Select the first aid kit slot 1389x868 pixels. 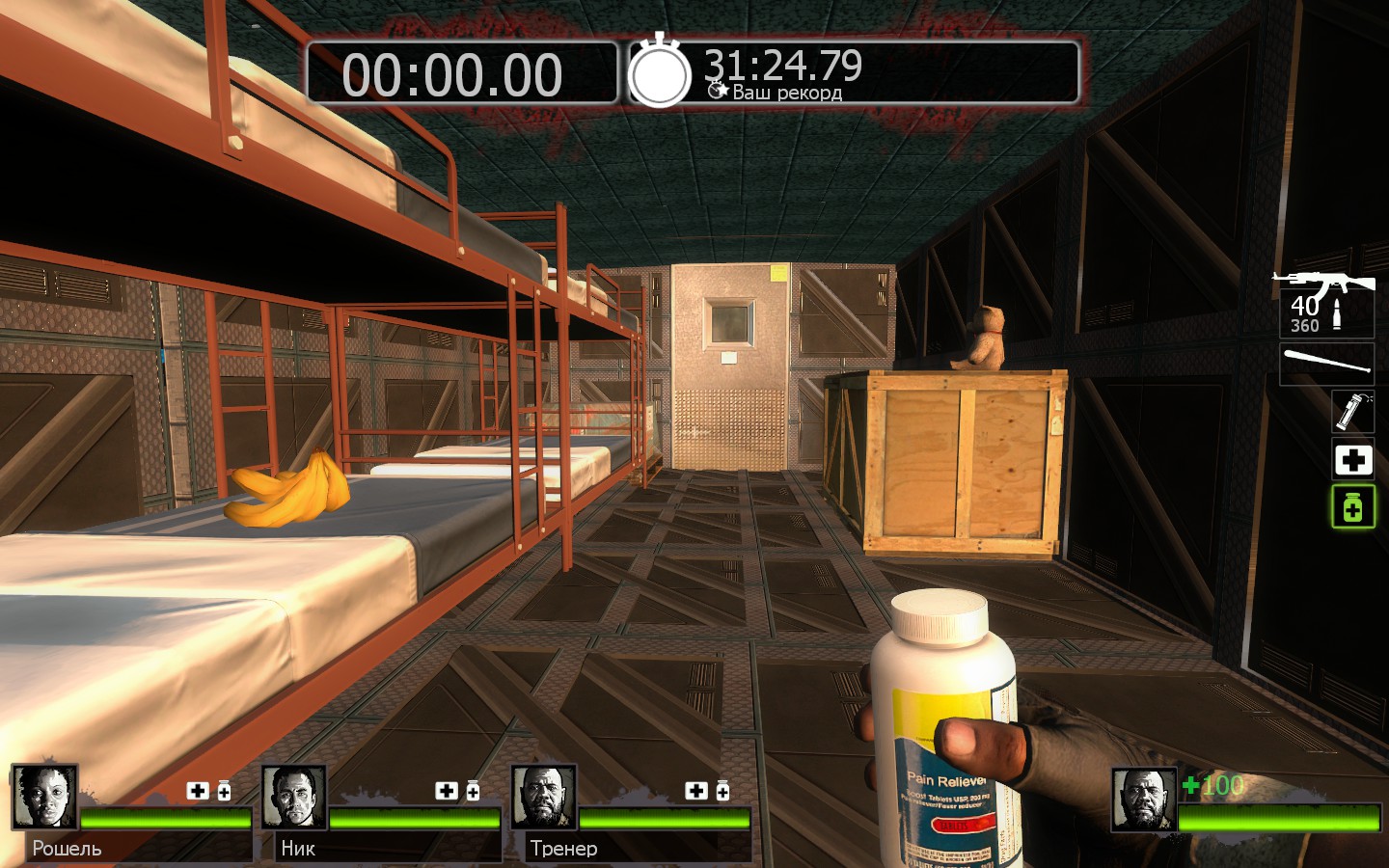point(1352,460)
